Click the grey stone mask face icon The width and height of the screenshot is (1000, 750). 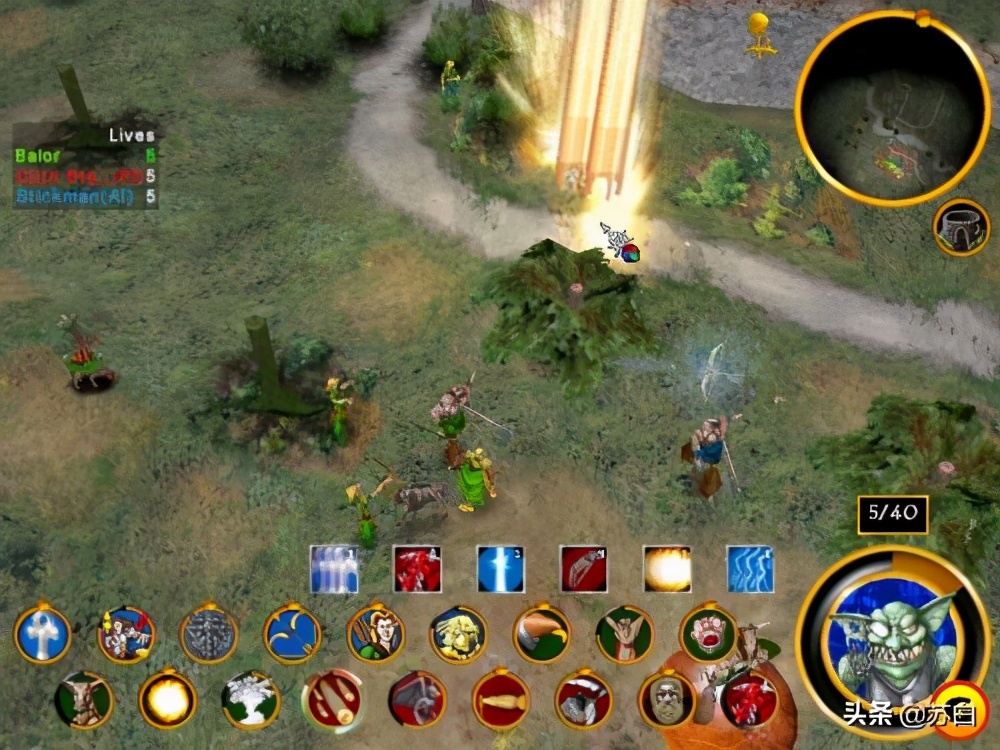click(667, 698)
